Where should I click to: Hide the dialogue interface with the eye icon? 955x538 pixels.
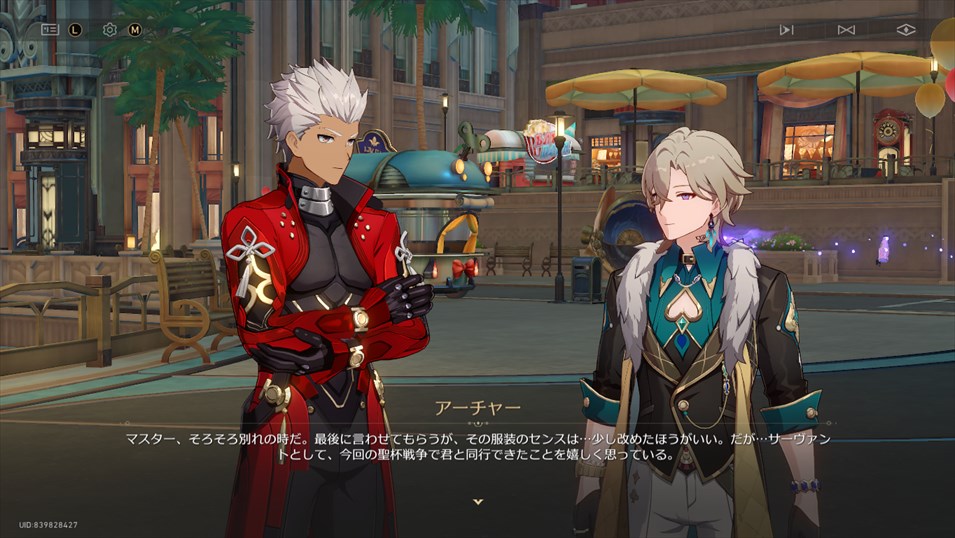click(x=905, y=29)
